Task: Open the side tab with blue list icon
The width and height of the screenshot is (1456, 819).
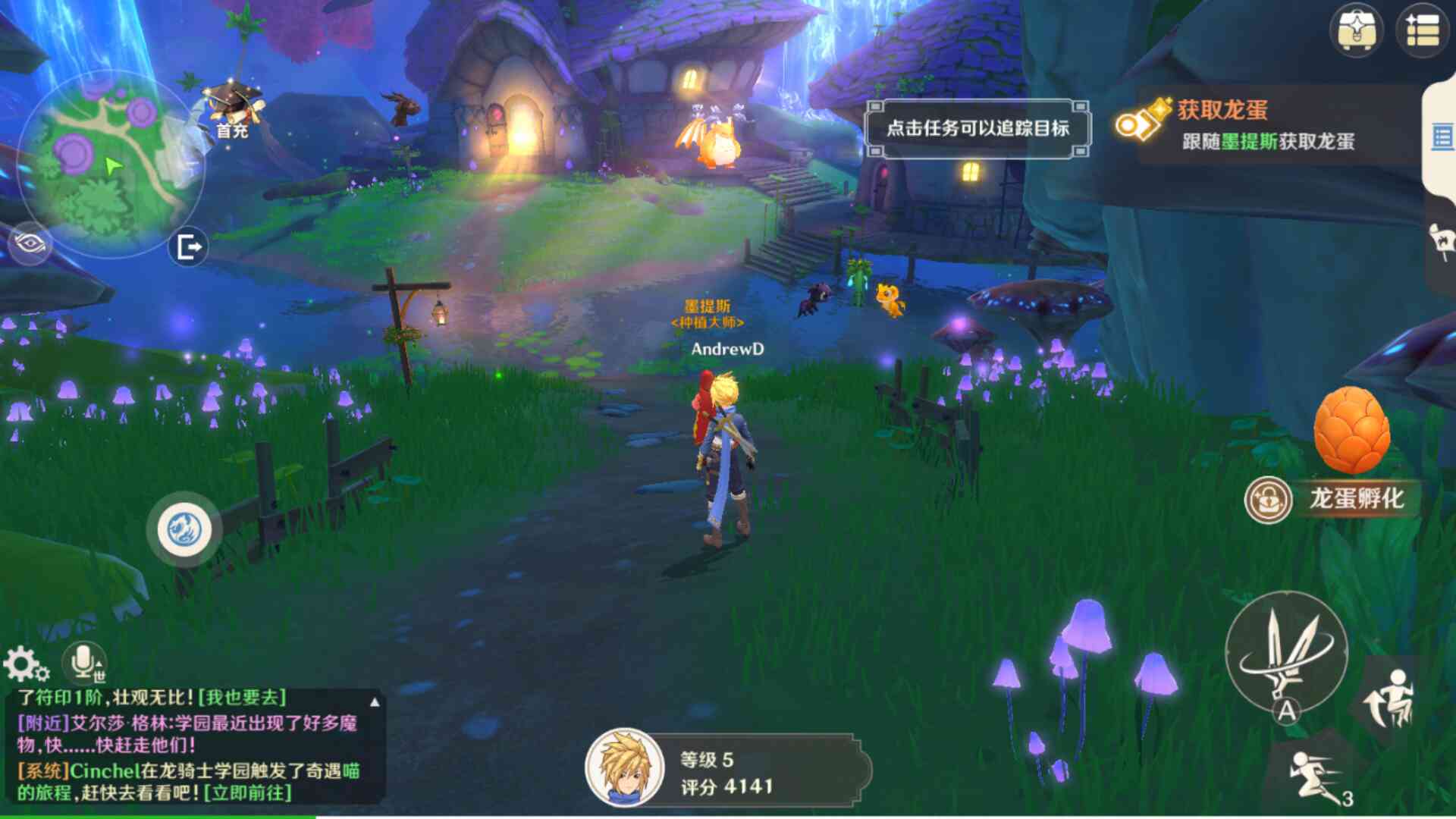Action: point(1442,138)
